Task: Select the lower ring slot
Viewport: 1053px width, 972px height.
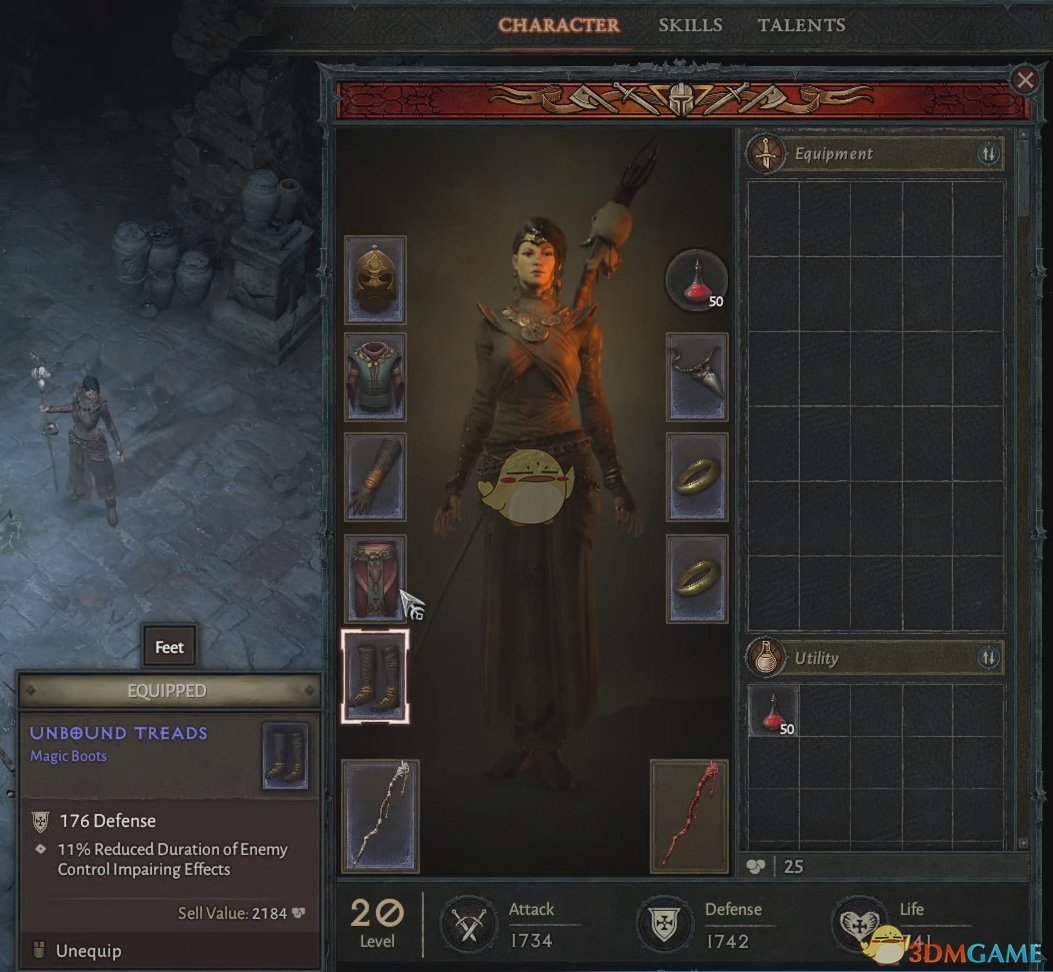Action: [x=697, y=577]
